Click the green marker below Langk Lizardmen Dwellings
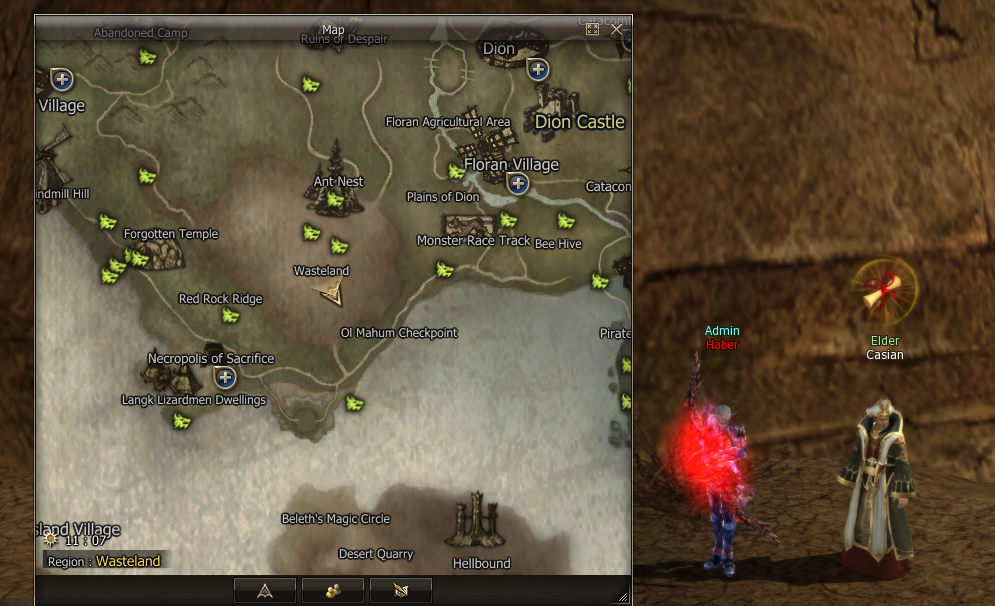Screen dimensions: 995x606 [x=182, y=420]
